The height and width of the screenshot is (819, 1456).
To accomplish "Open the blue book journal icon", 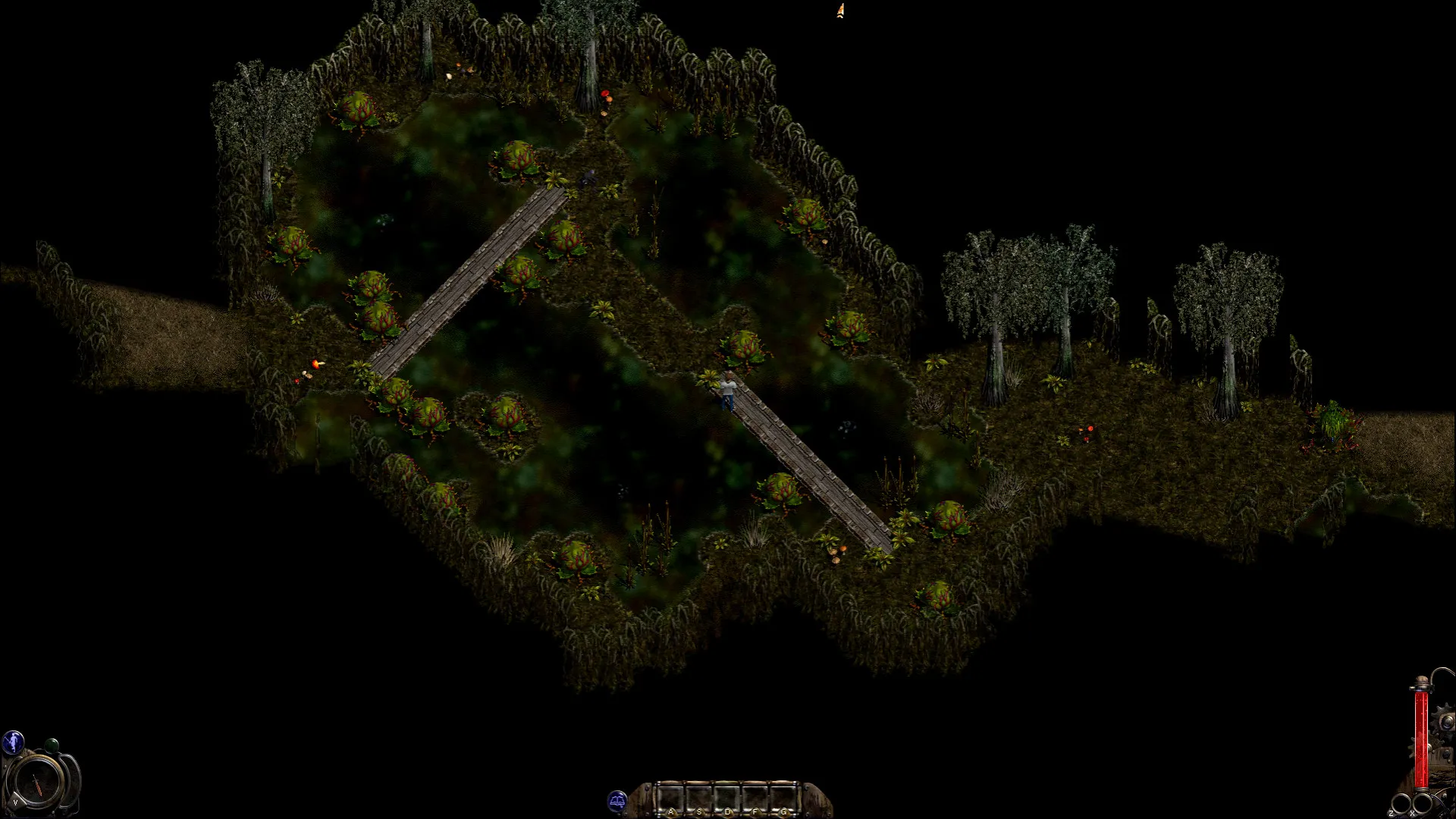I will click(x=617, y=801).
